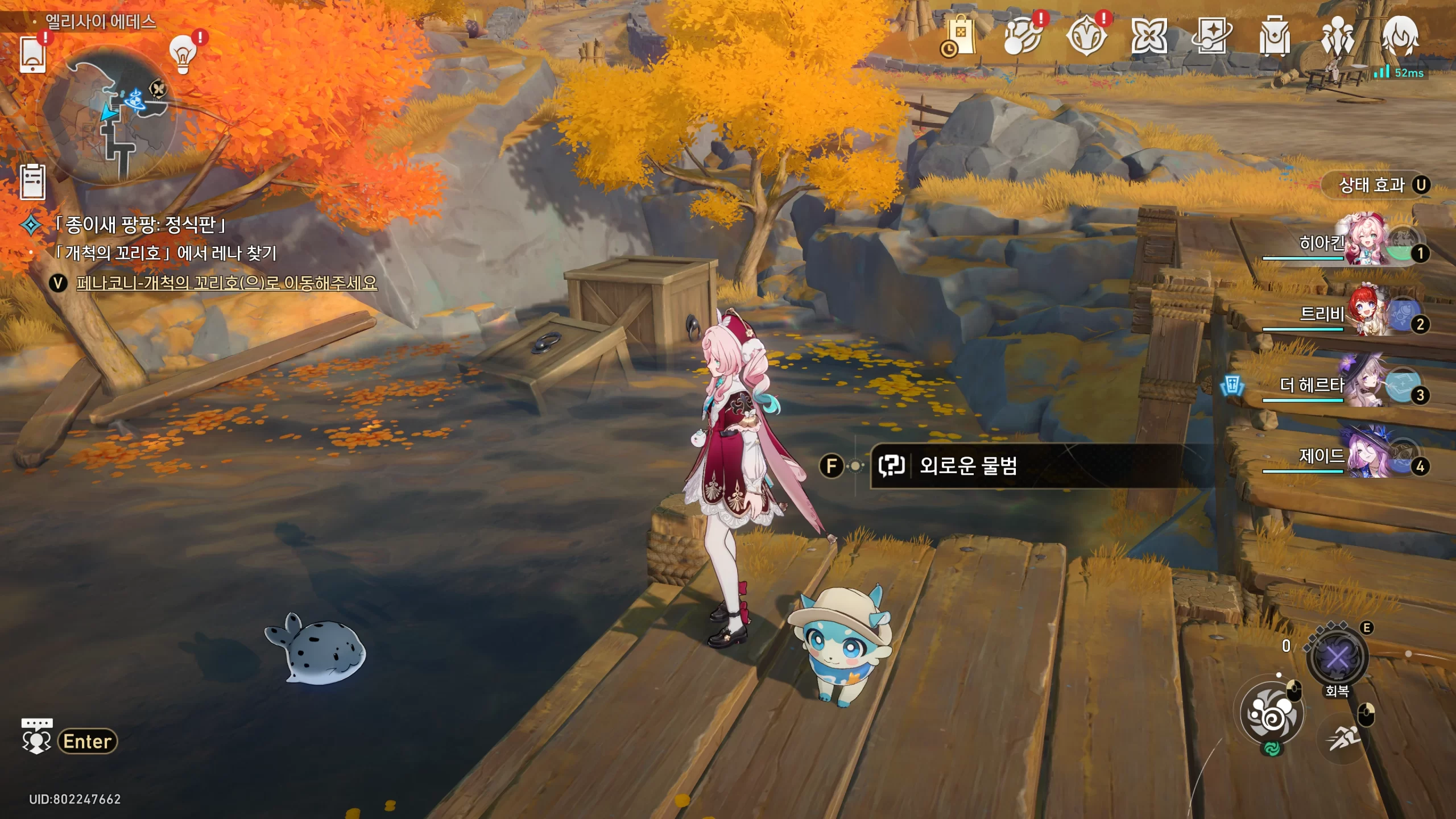The width and height of the screenshot is (1456, 819).
Task: Select the tracked quest 종이새 팡팡: 정식판
Action: [140, 225]
